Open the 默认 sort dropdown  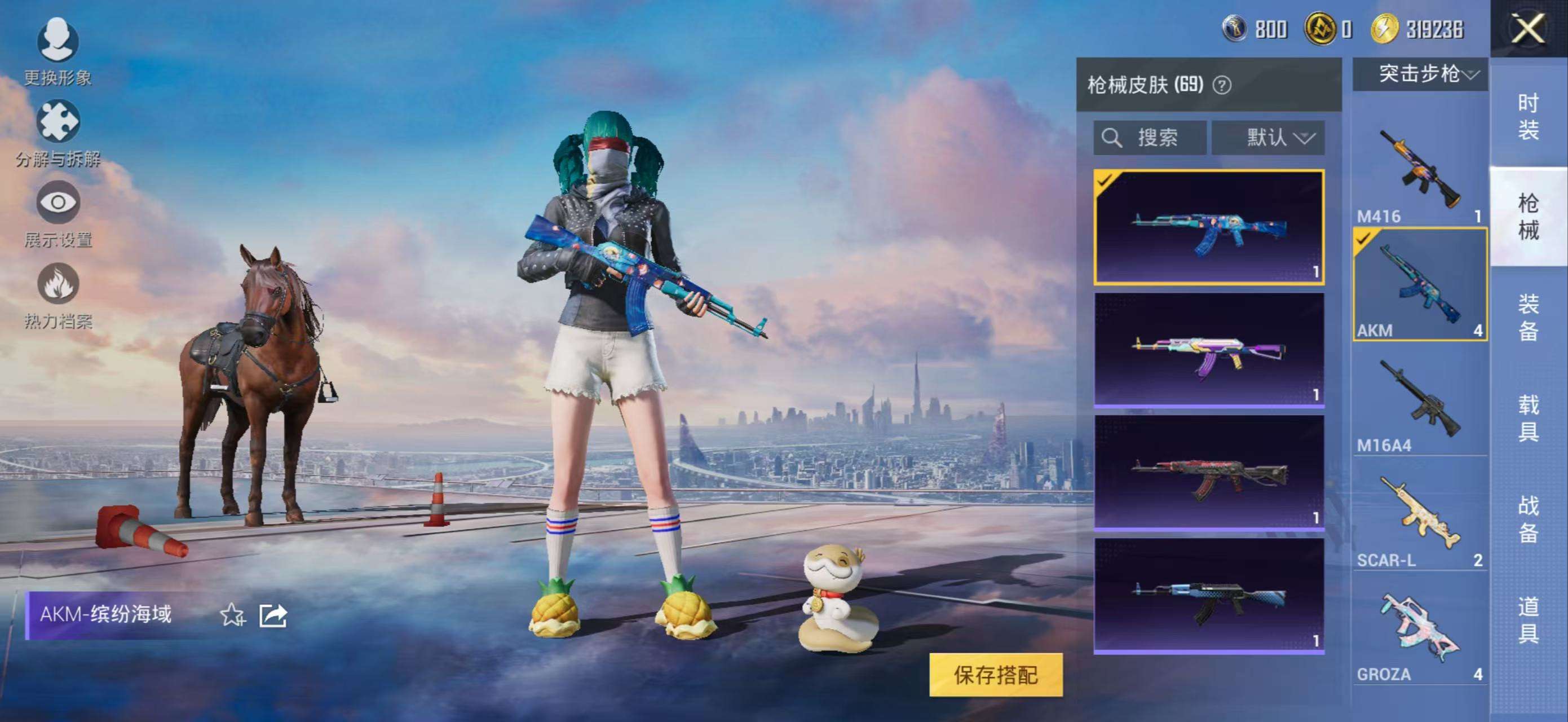(1267, 138)
